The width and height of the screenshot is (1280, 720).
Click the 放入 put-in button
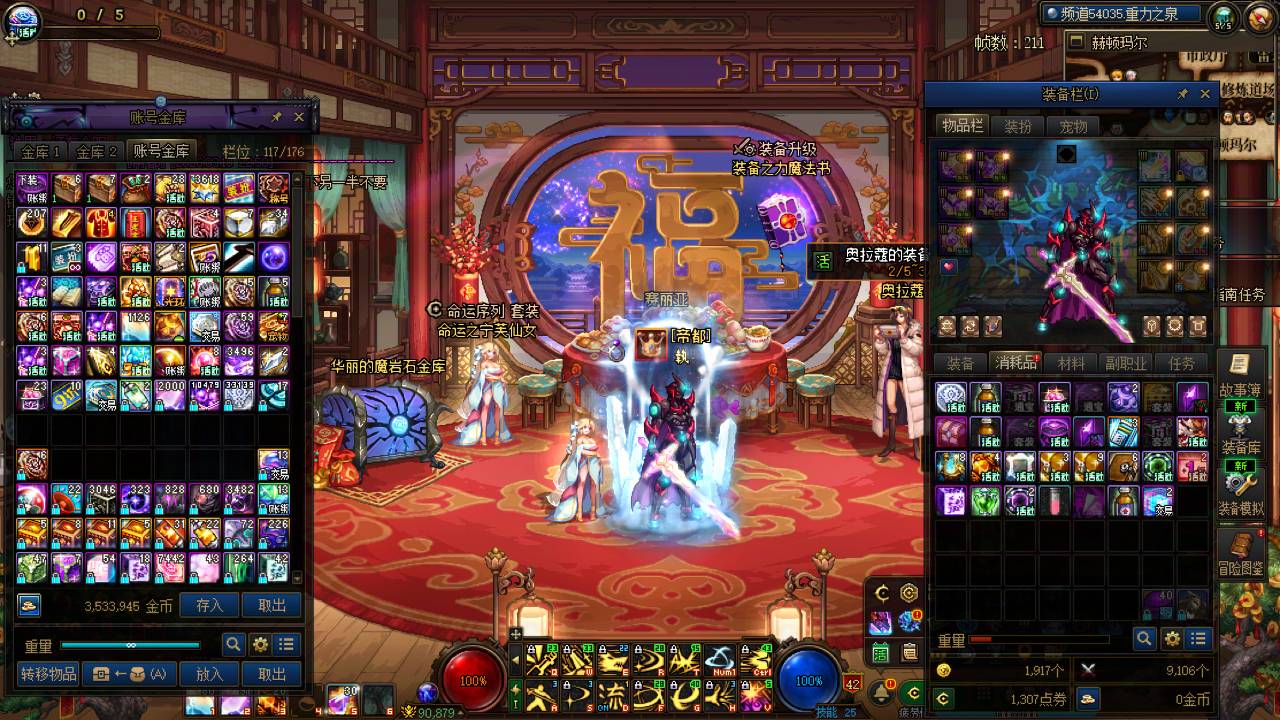pos(210,674)
